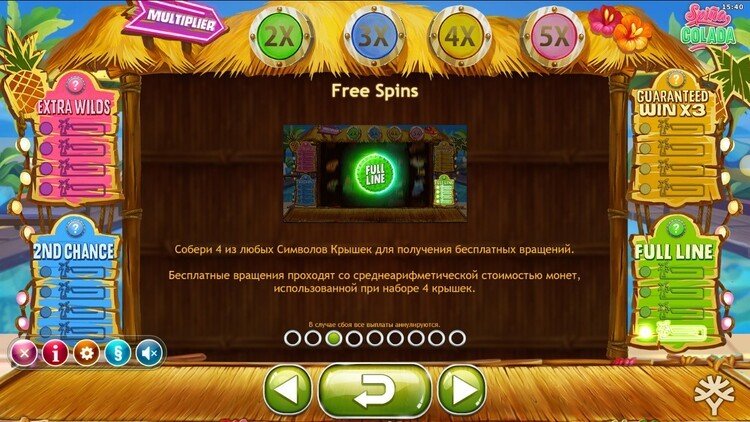
Task: Return to the game with the back arrow button
Action: [374, 390]
